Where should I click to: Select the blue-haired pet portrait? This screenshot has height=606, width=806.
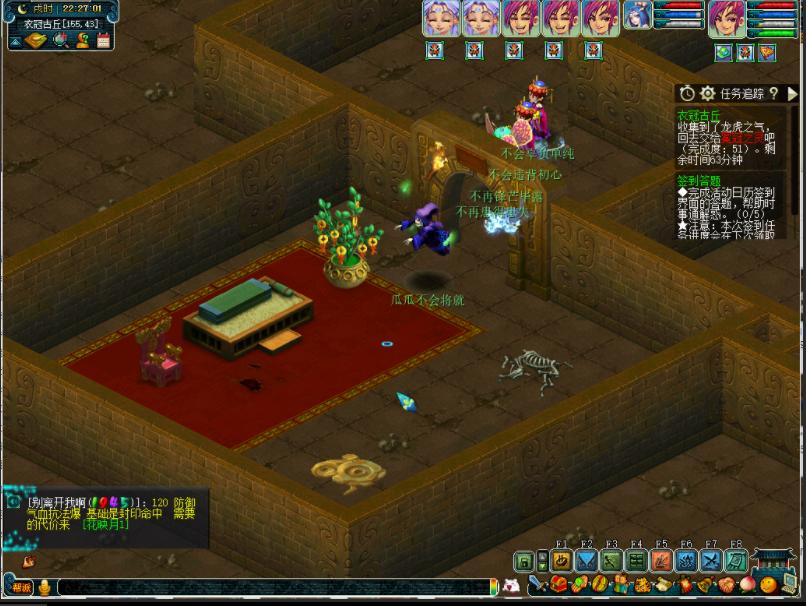637,15
